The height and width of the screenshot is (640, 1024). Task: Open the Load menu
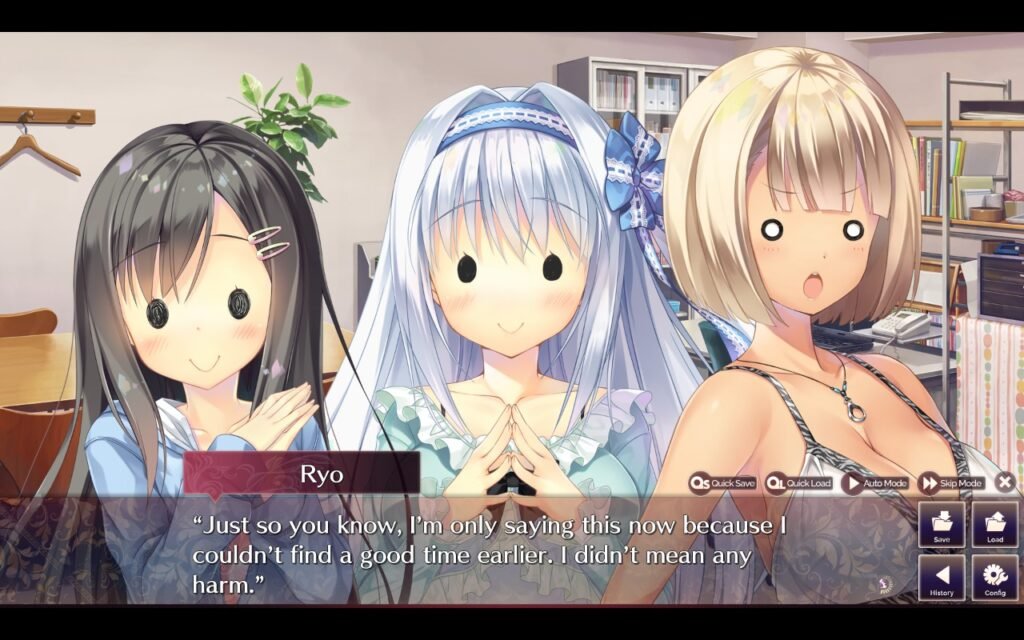tap(995, 525)
